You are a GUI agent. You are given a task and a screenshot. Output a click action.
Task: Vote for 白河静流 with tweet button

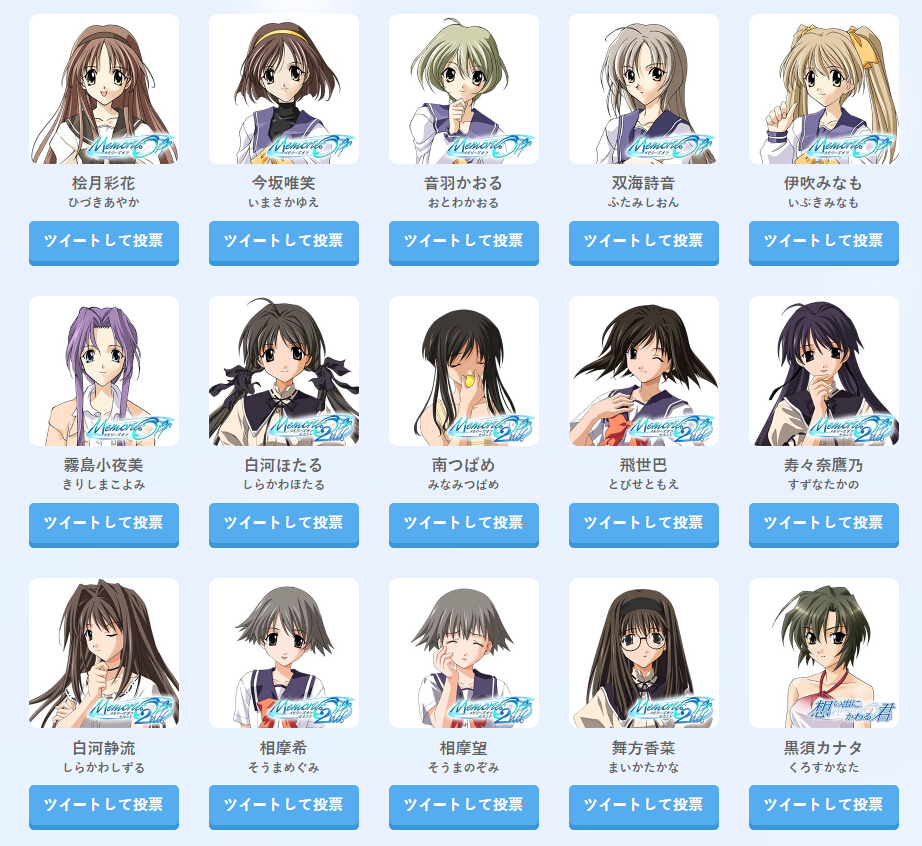[x=104, y=806]
